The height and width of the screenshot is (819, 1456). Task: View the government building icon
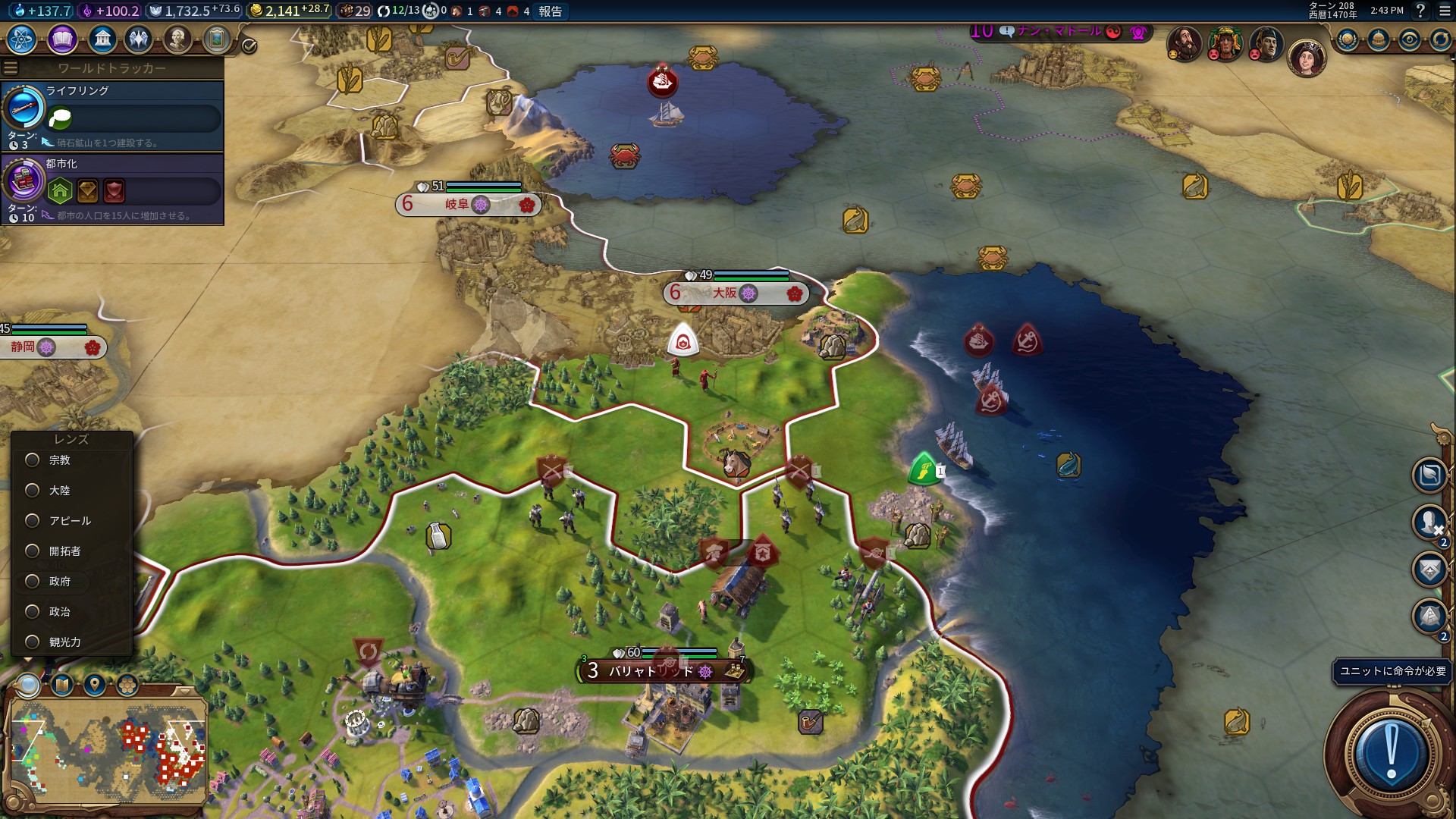pos(102,39)
